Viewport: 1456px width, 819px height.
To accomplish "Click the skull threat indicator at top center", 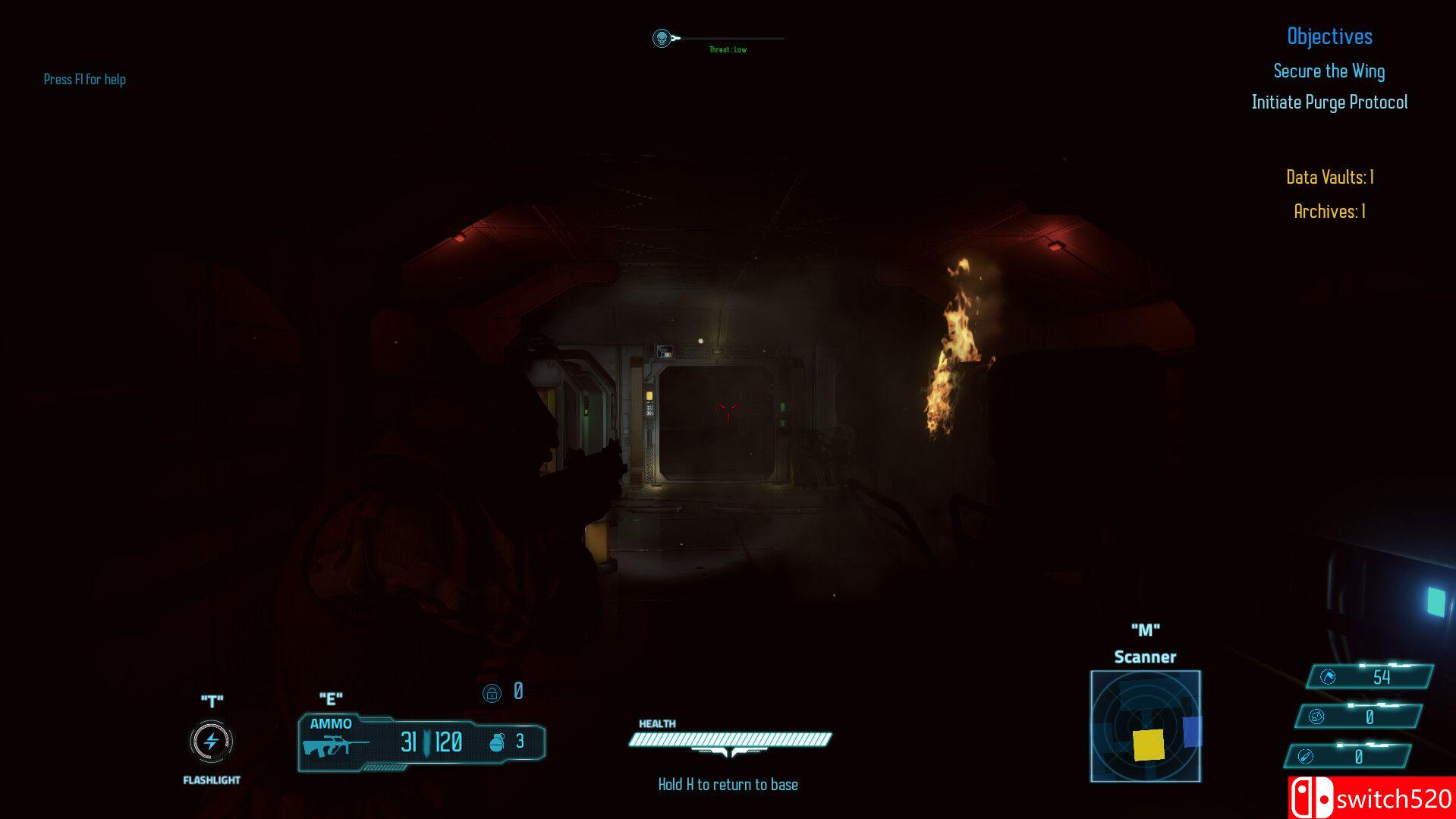I will pyautogui.click(x=662, y=37).
